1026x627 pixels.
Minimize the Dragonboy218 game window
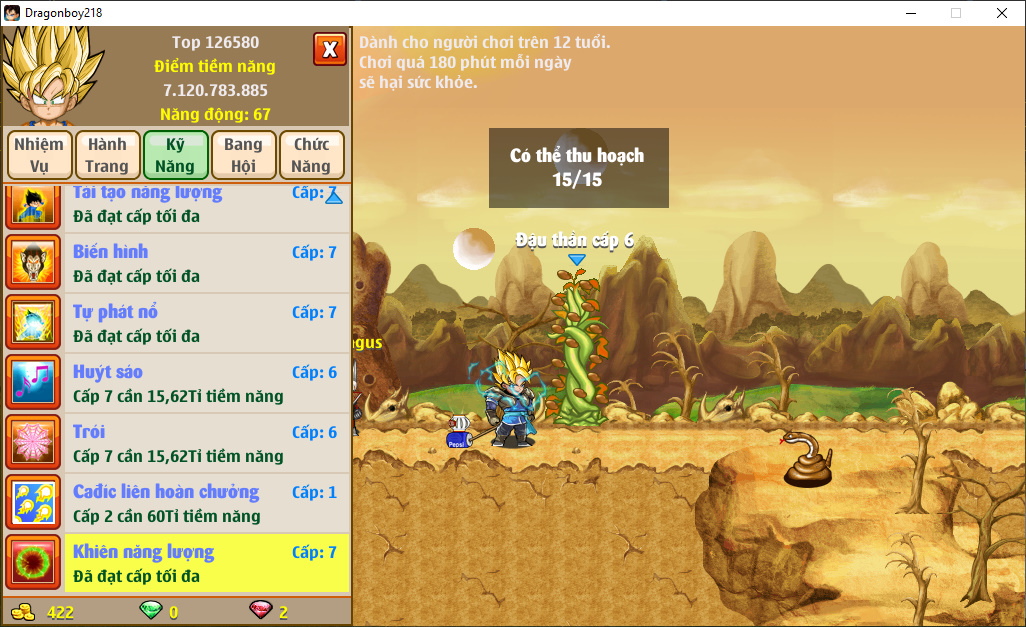(911, 13)
